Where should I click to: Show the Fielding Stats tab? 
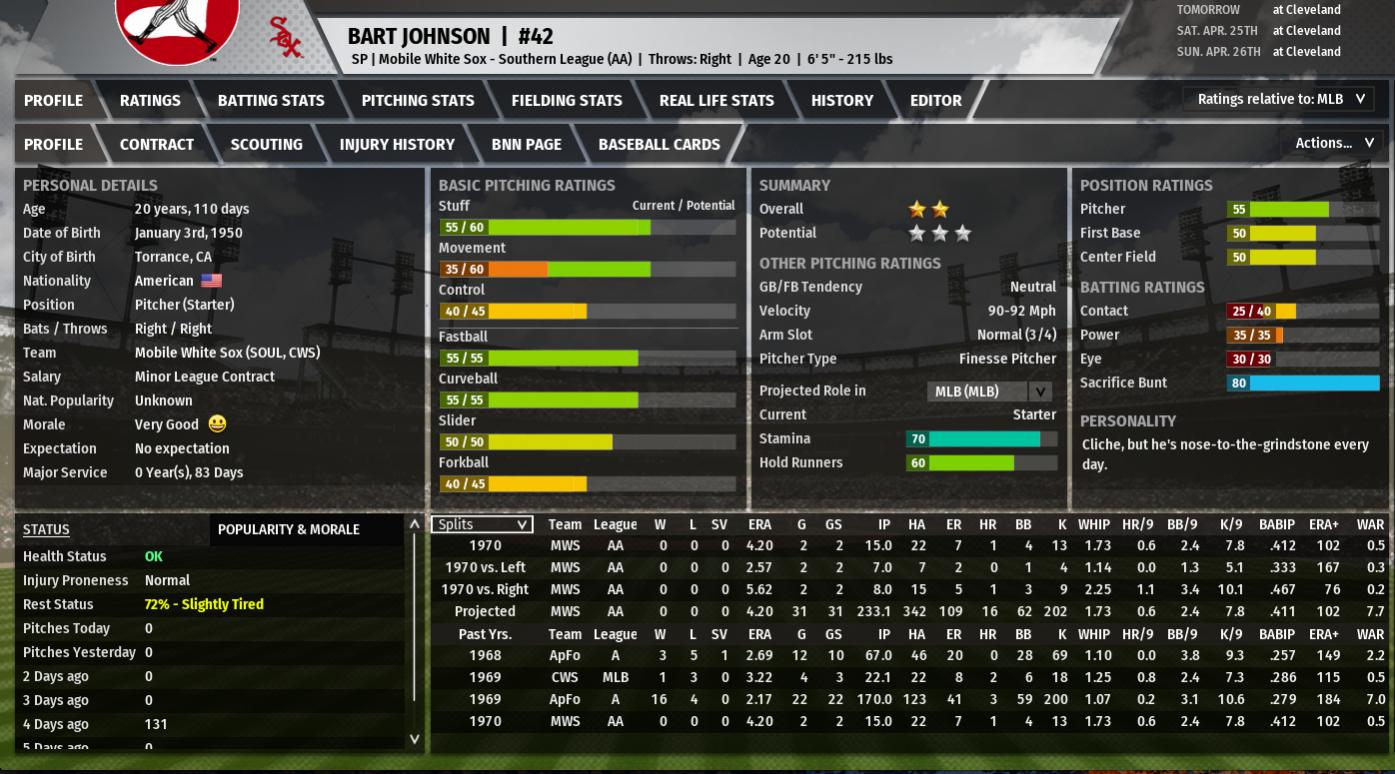(x=566, y=100)
